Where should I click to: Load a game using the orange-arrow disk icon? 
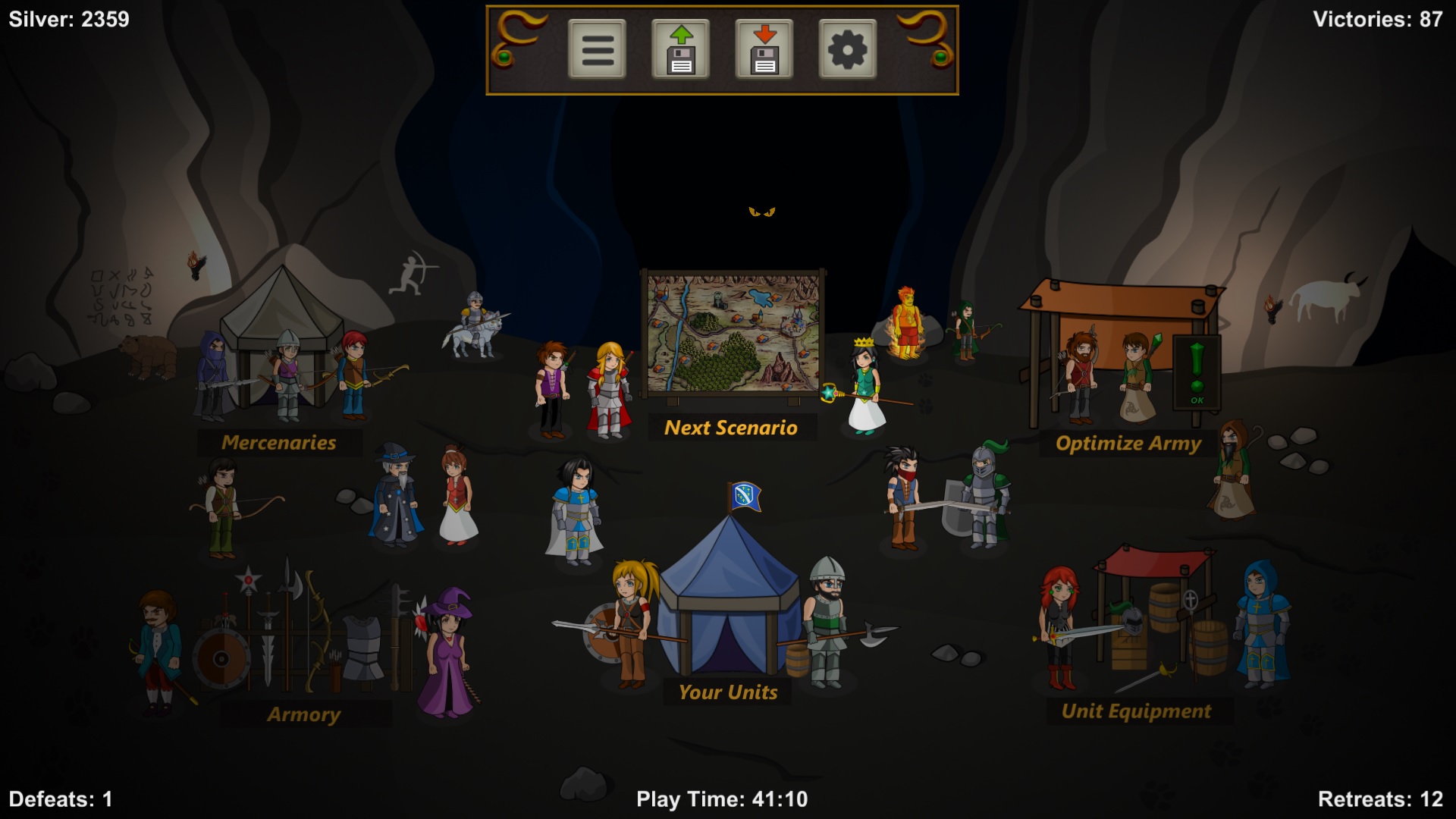click(x=766, y=49)
